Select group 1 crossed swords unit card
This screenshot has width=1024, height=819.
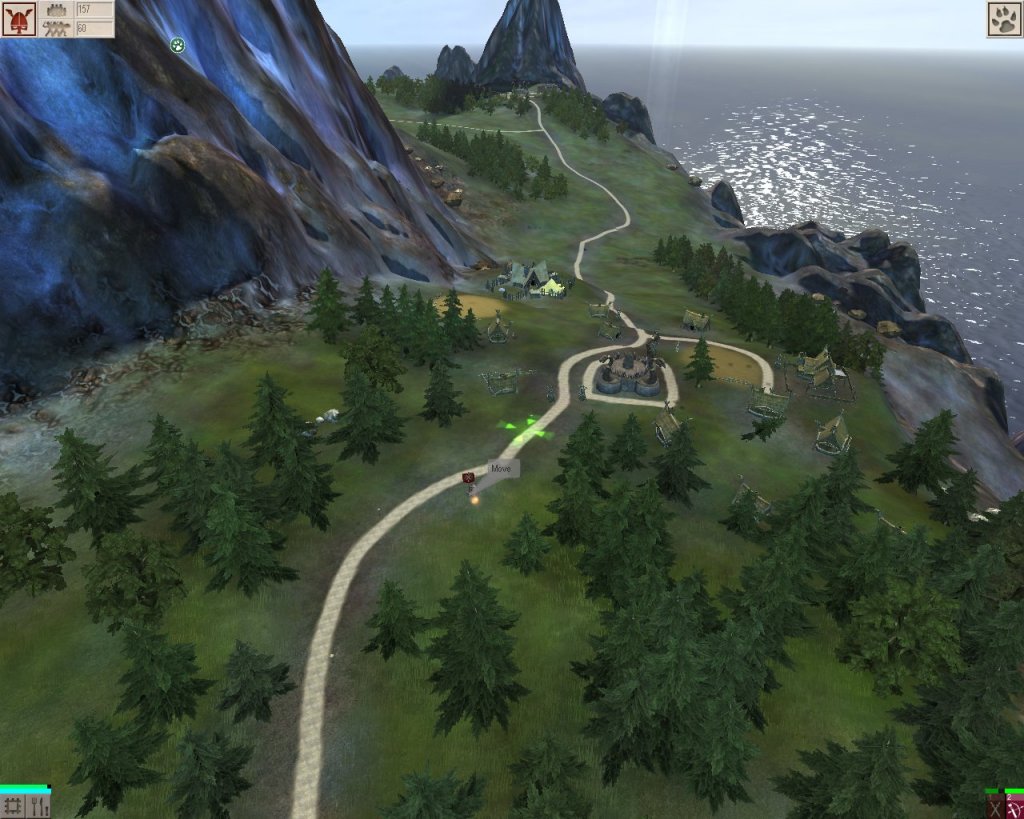coord(992,806)
